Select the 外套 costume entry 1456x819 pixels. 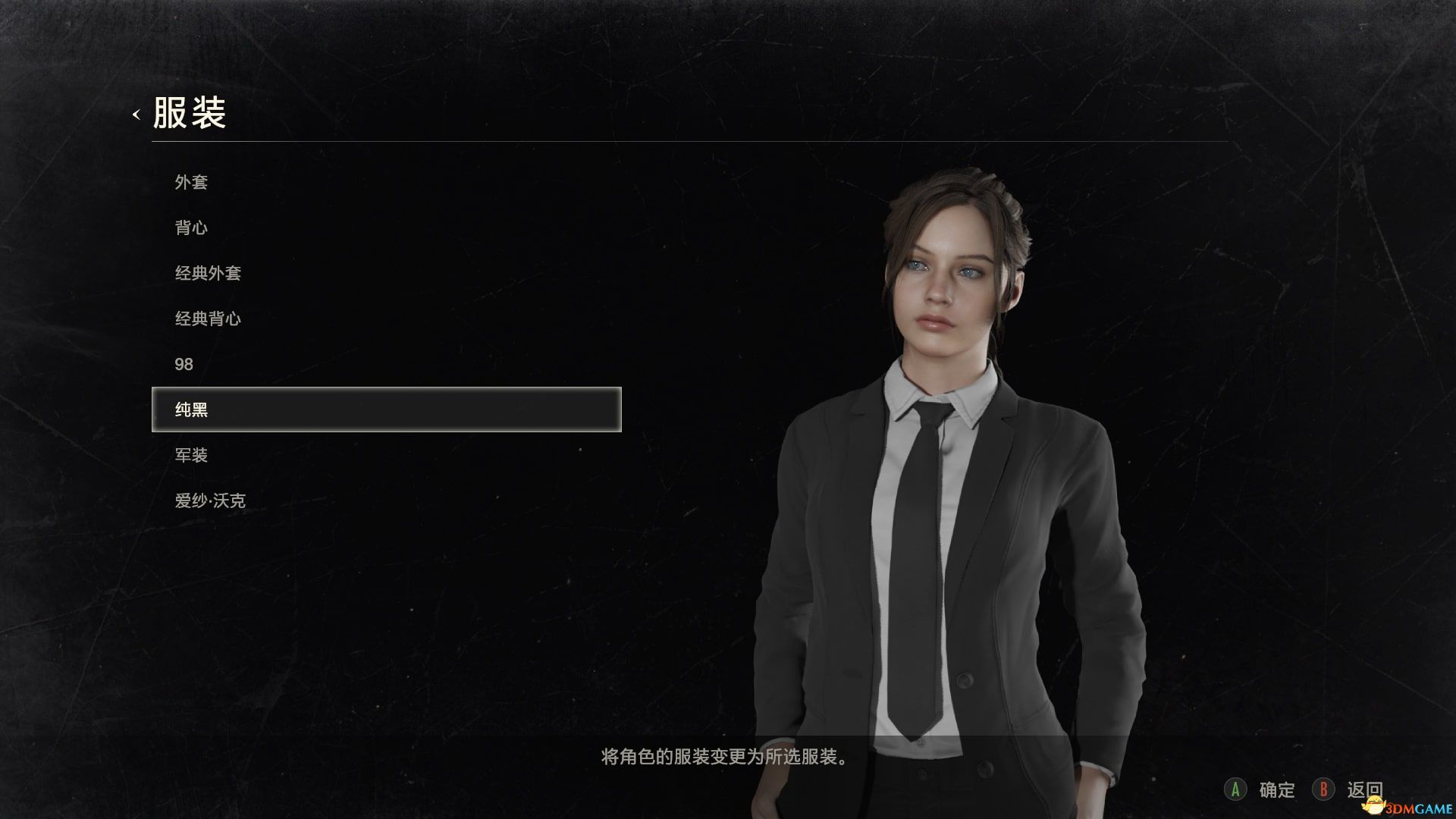191,182
